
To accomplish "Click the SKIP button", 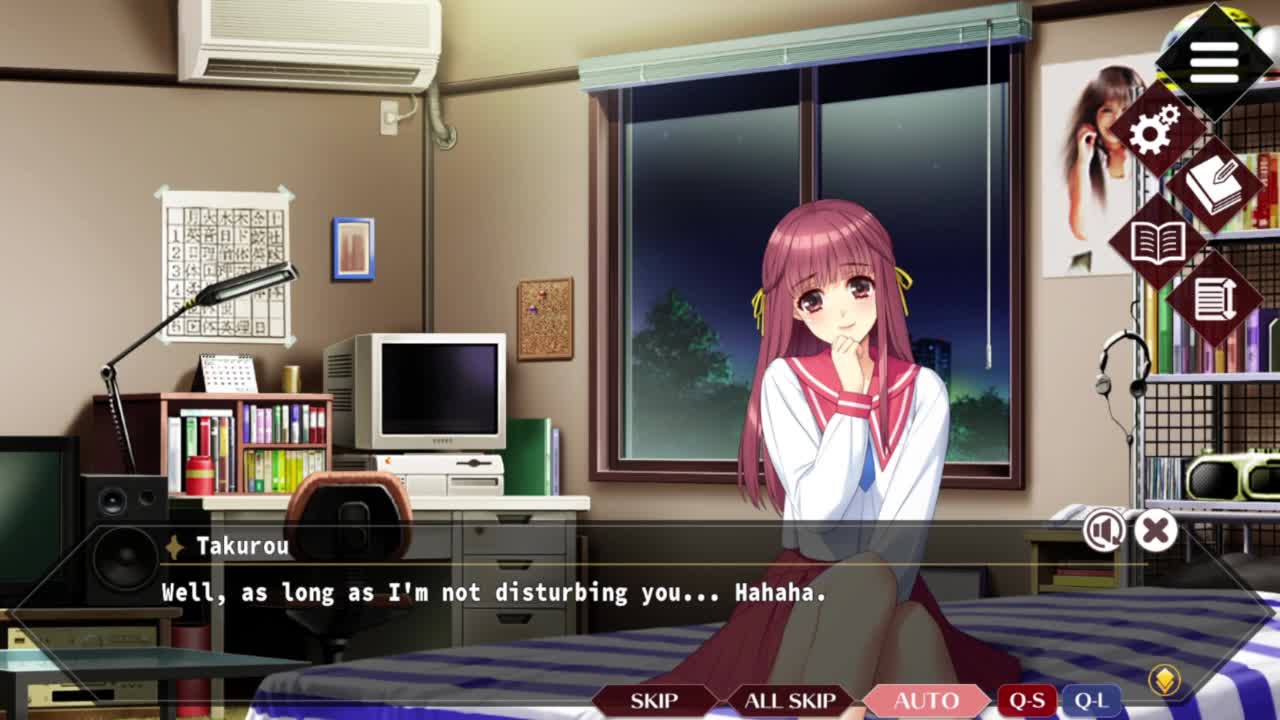I will (654, 700).
